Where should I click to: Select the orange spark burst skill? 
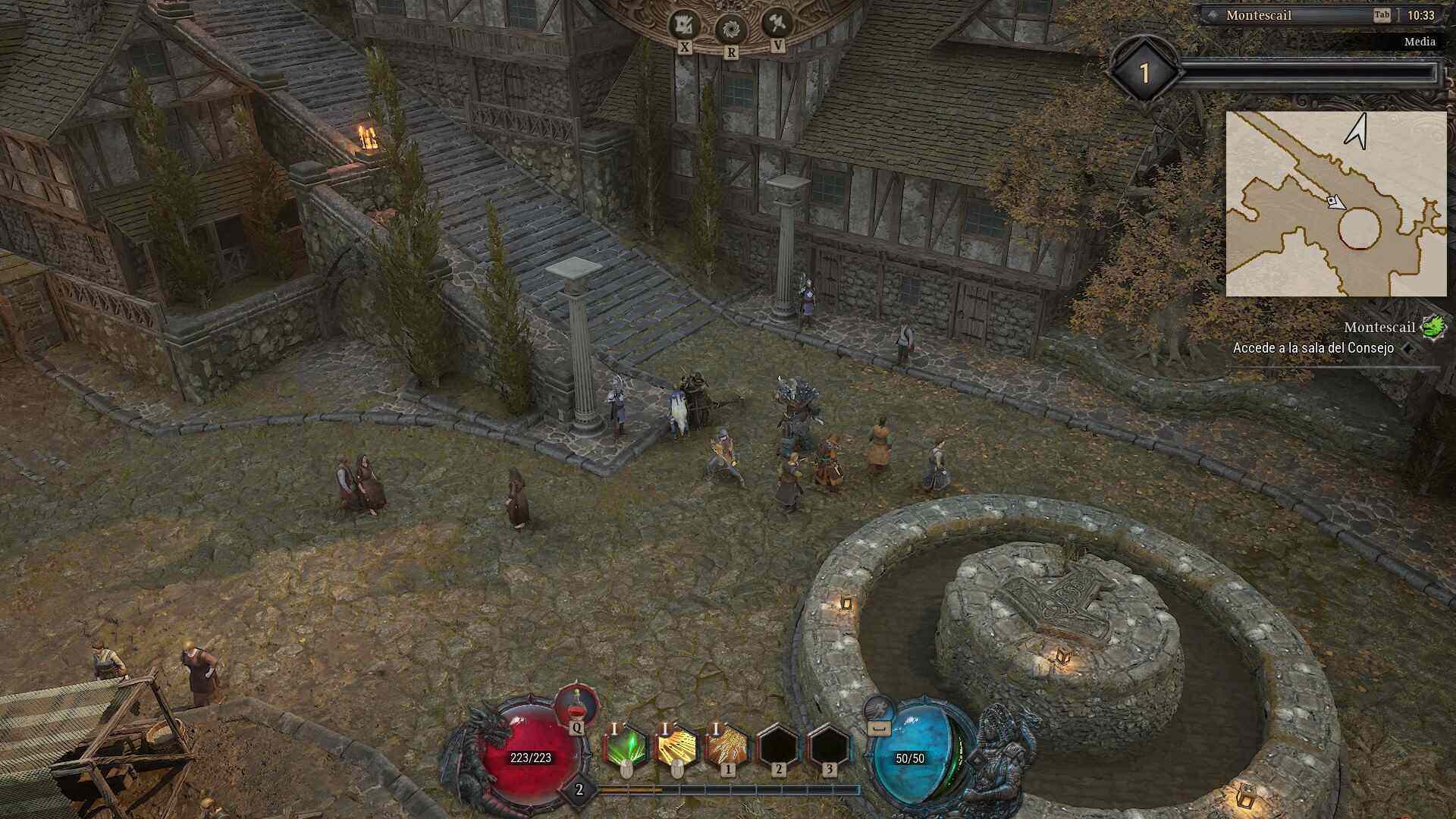click(x=727, y=747)
